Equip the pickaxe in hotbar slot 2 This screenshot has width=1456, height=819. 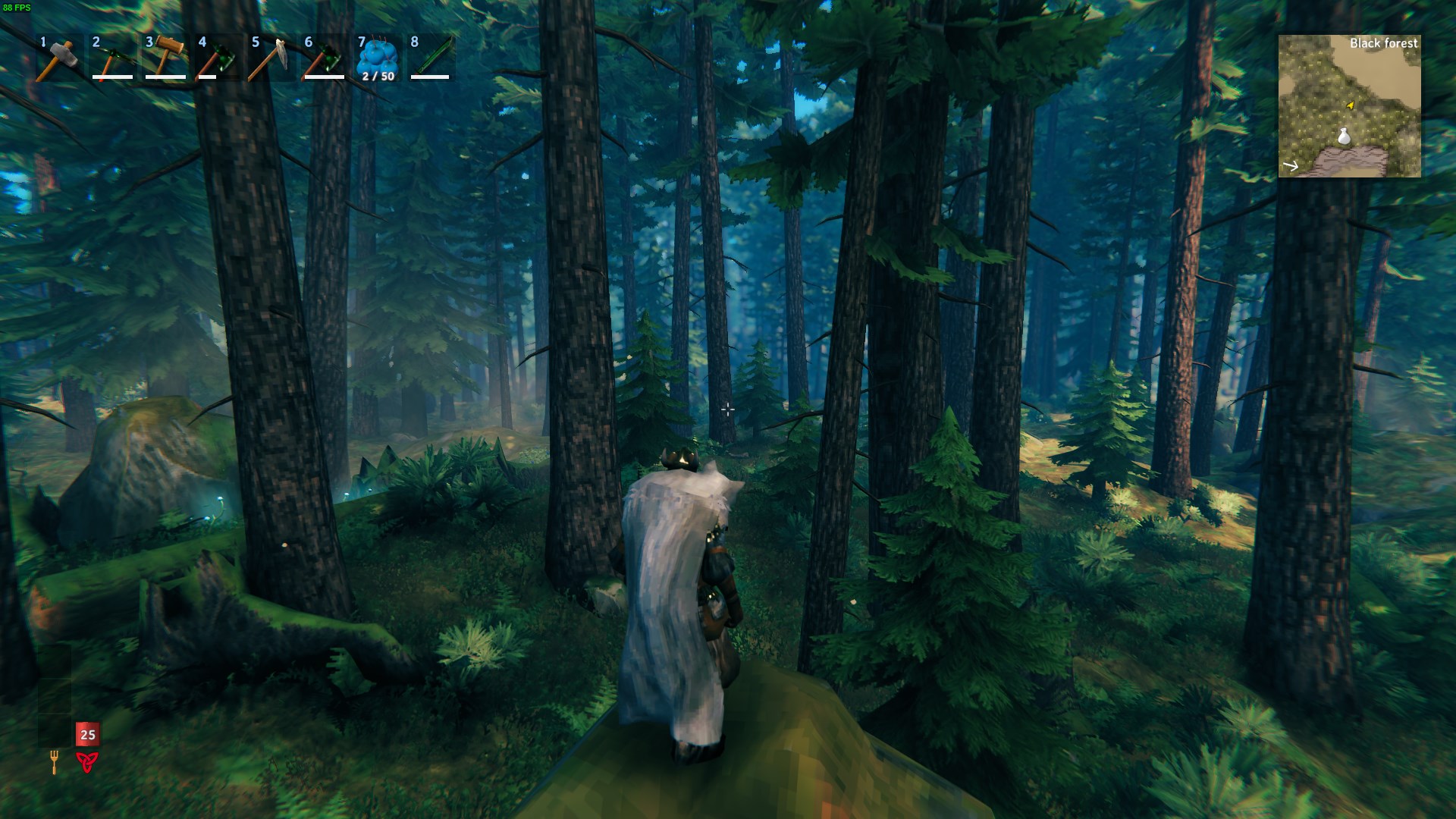click(112, 58)
